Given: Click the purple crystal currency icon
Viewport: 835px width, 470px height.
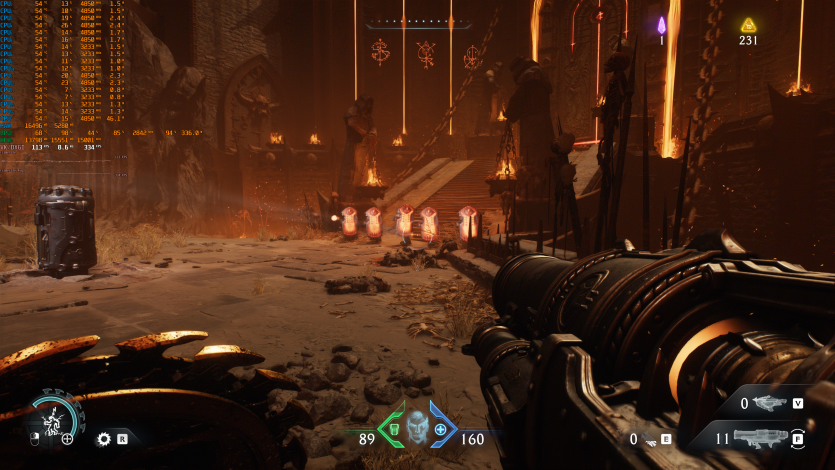Looking at the screenshot, I should tap(661, 25).
